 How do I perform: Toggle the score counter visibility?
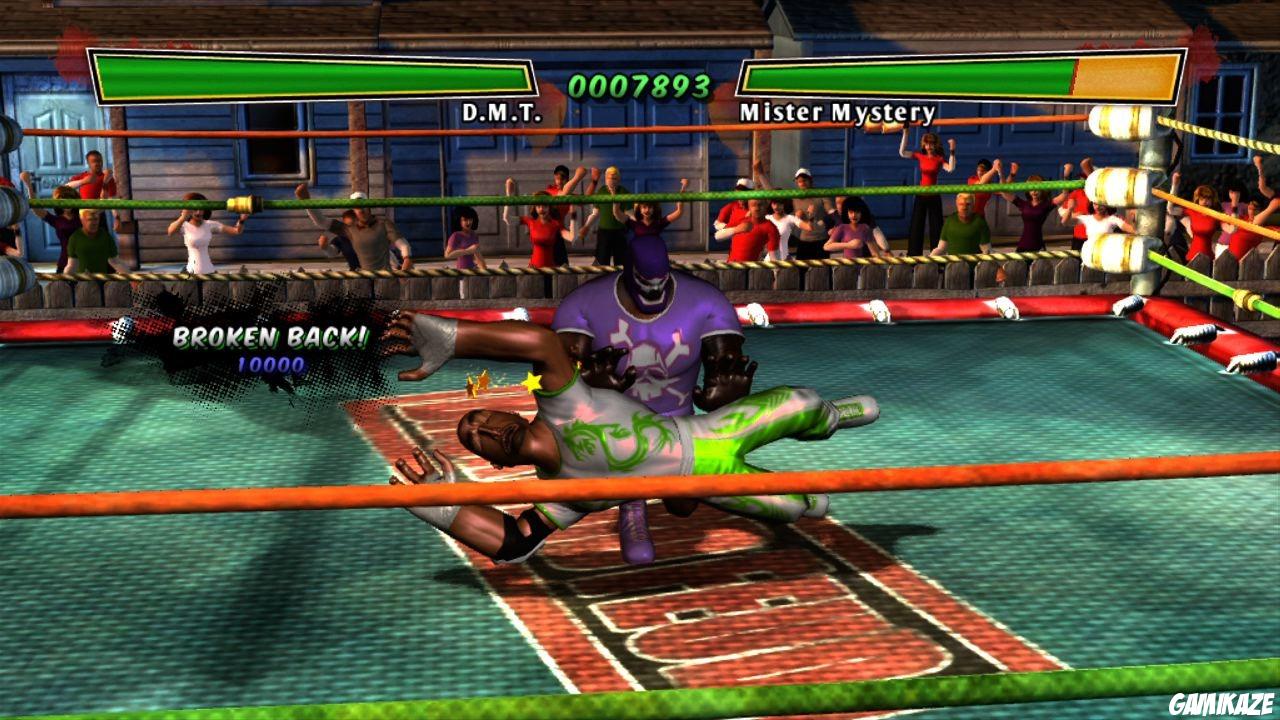[638, 84]
